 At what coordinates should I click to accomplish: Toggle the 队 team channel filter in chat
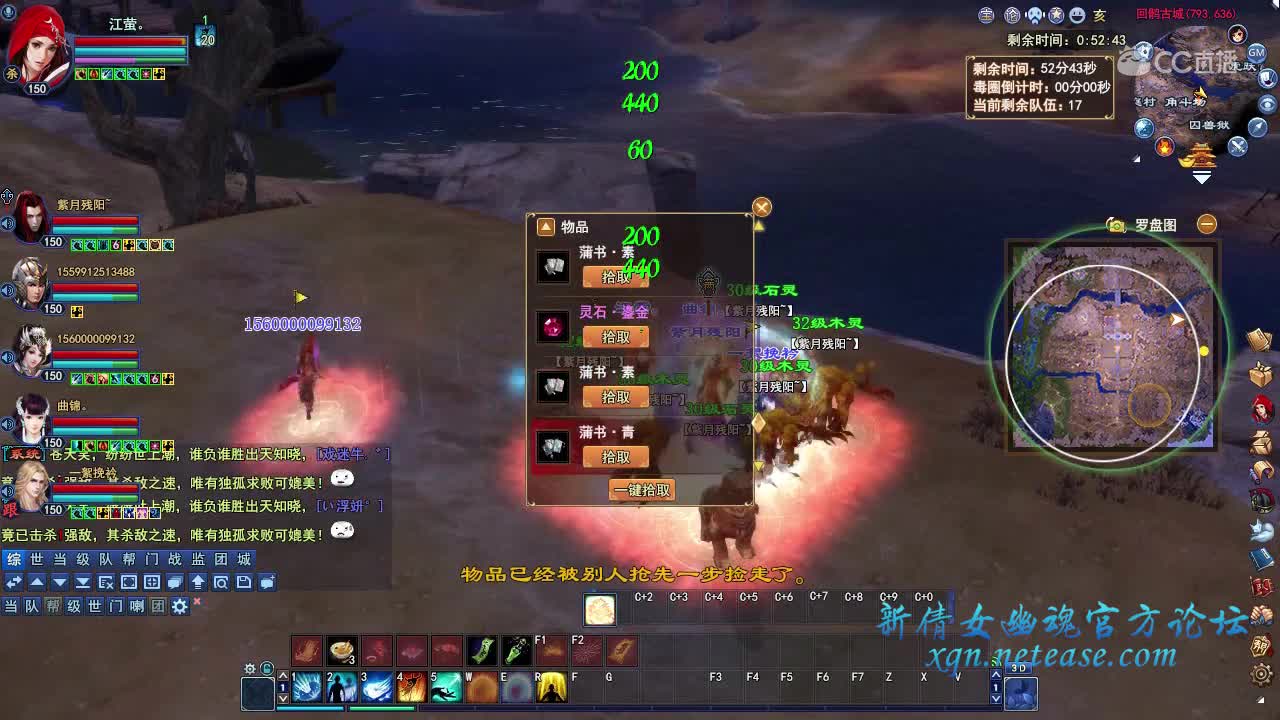click(x=30, y=605)
